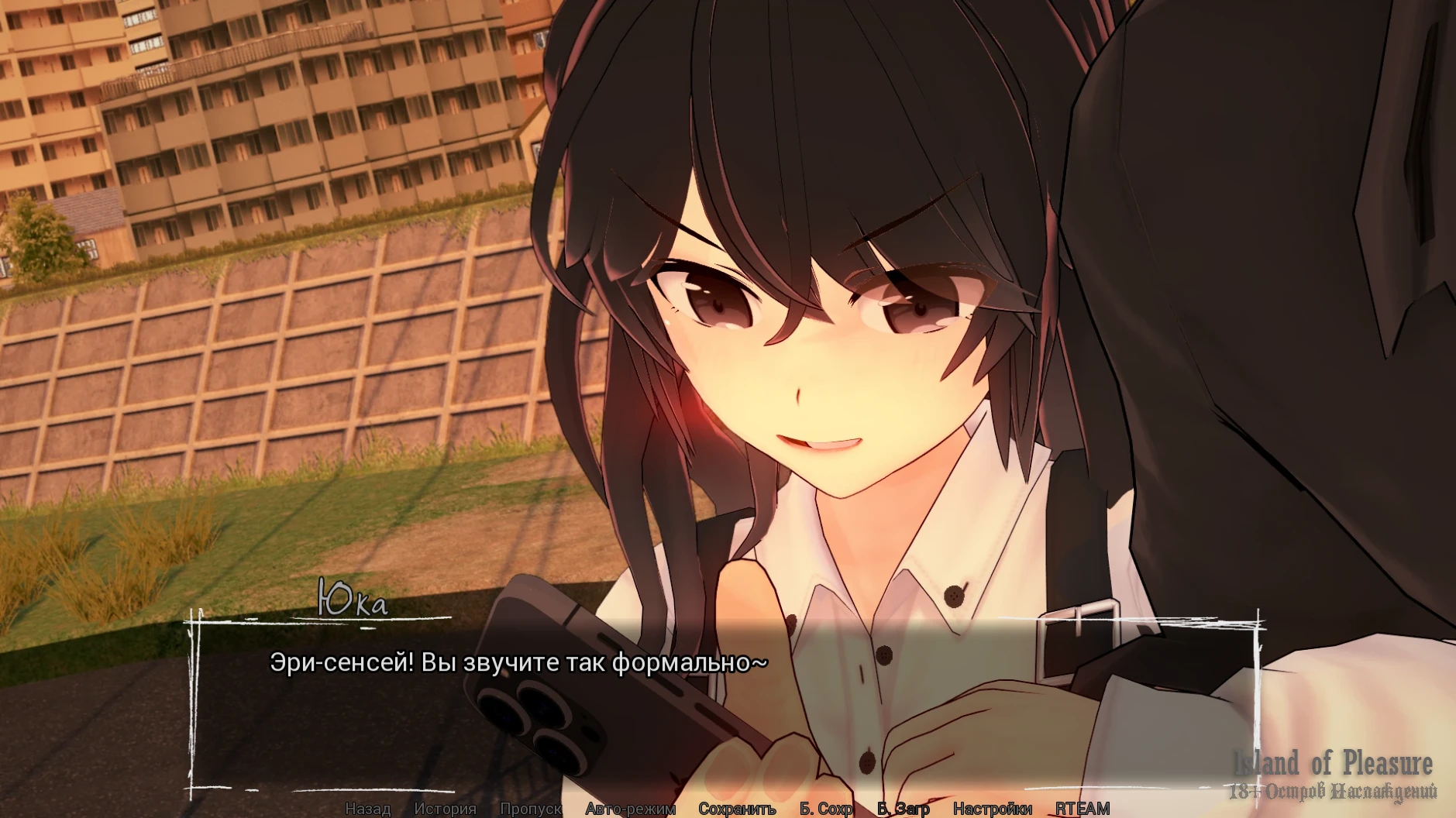Viewport: 1456px width, 818px height.
Task: Open the Настройки settings menu
Action: (x=992, y=809)
